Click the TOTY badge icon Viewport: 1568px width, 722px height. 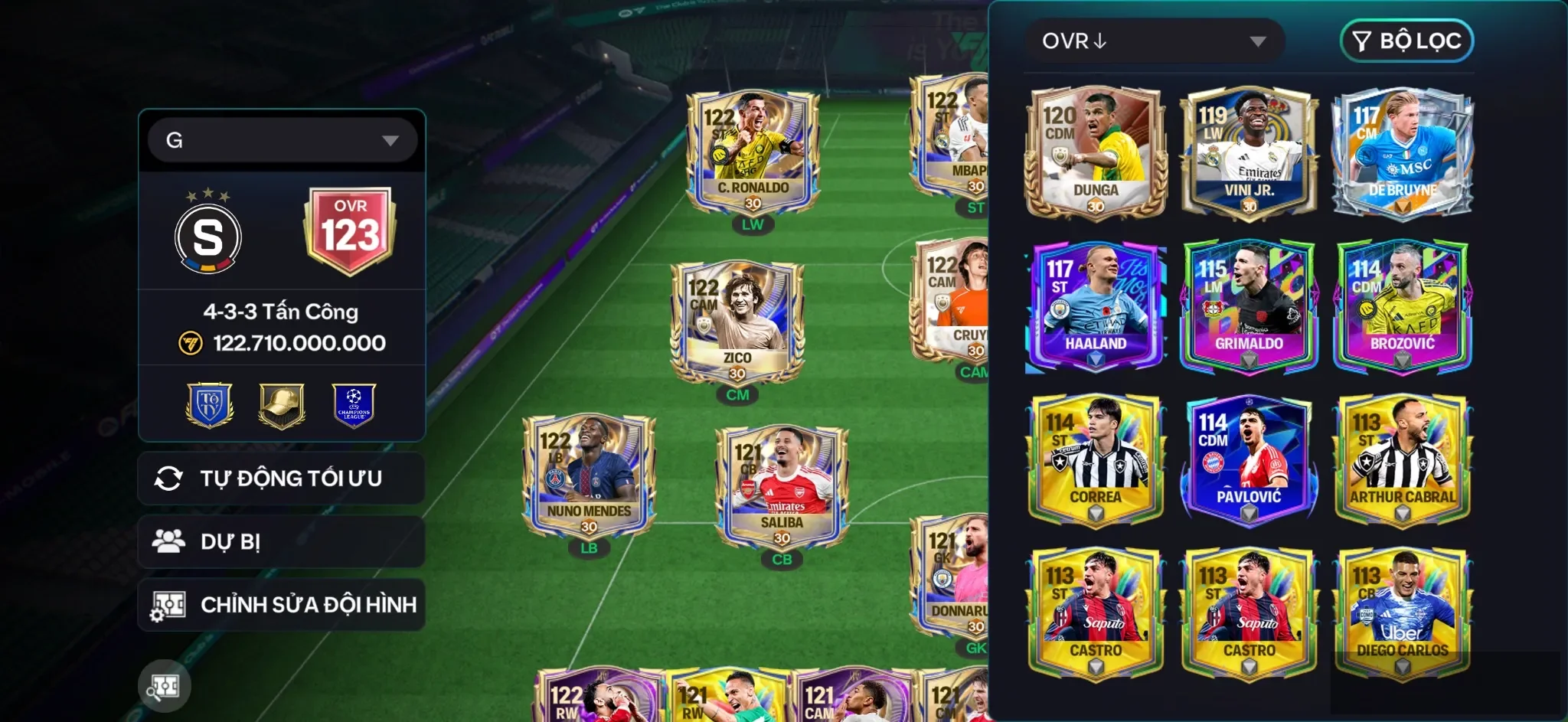pyautogui.click(x=208, y=404)
